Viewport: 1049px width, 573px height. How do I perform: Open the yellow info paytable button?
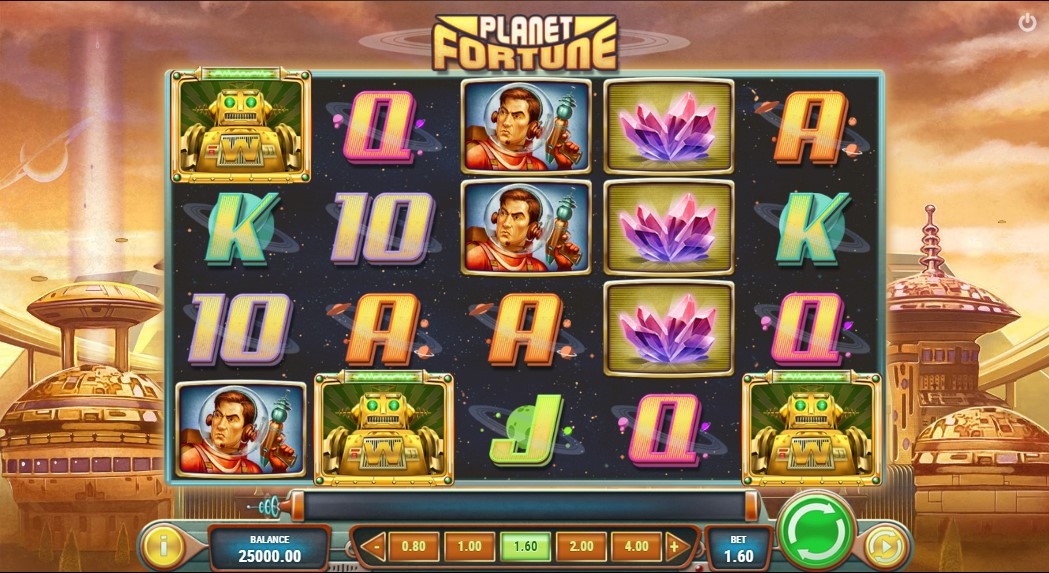coord(163,546)
